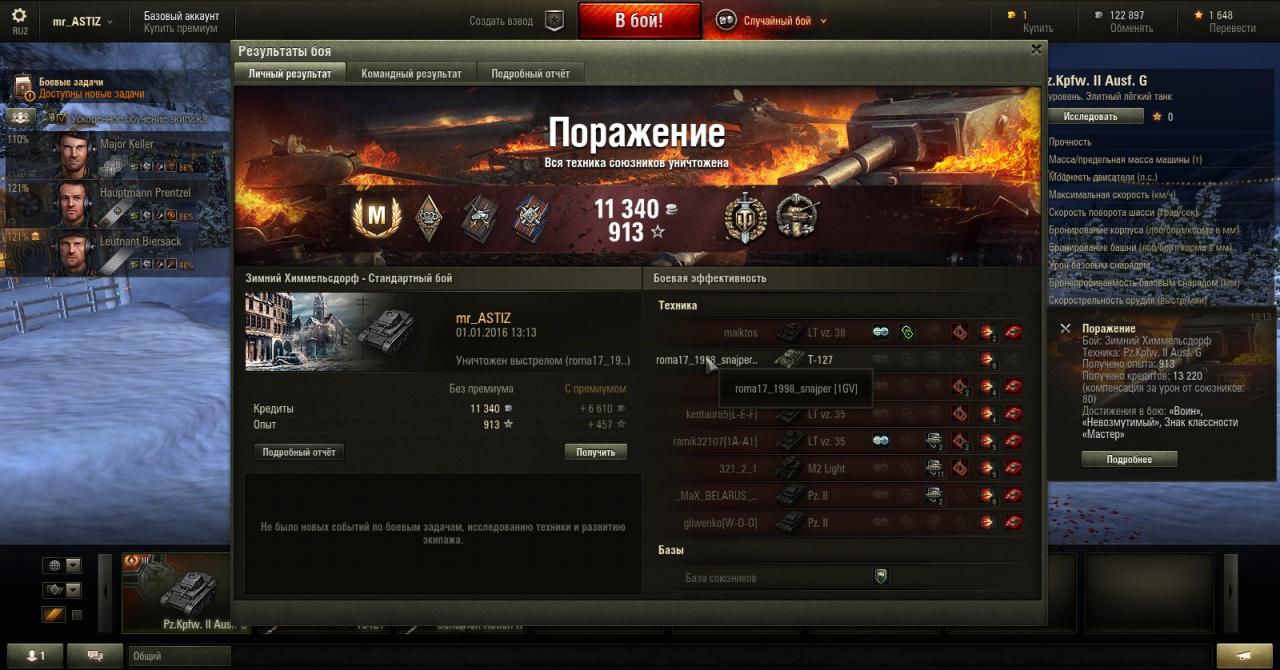Open Подробнее in the defeat notification

[x=1129, y=459]
